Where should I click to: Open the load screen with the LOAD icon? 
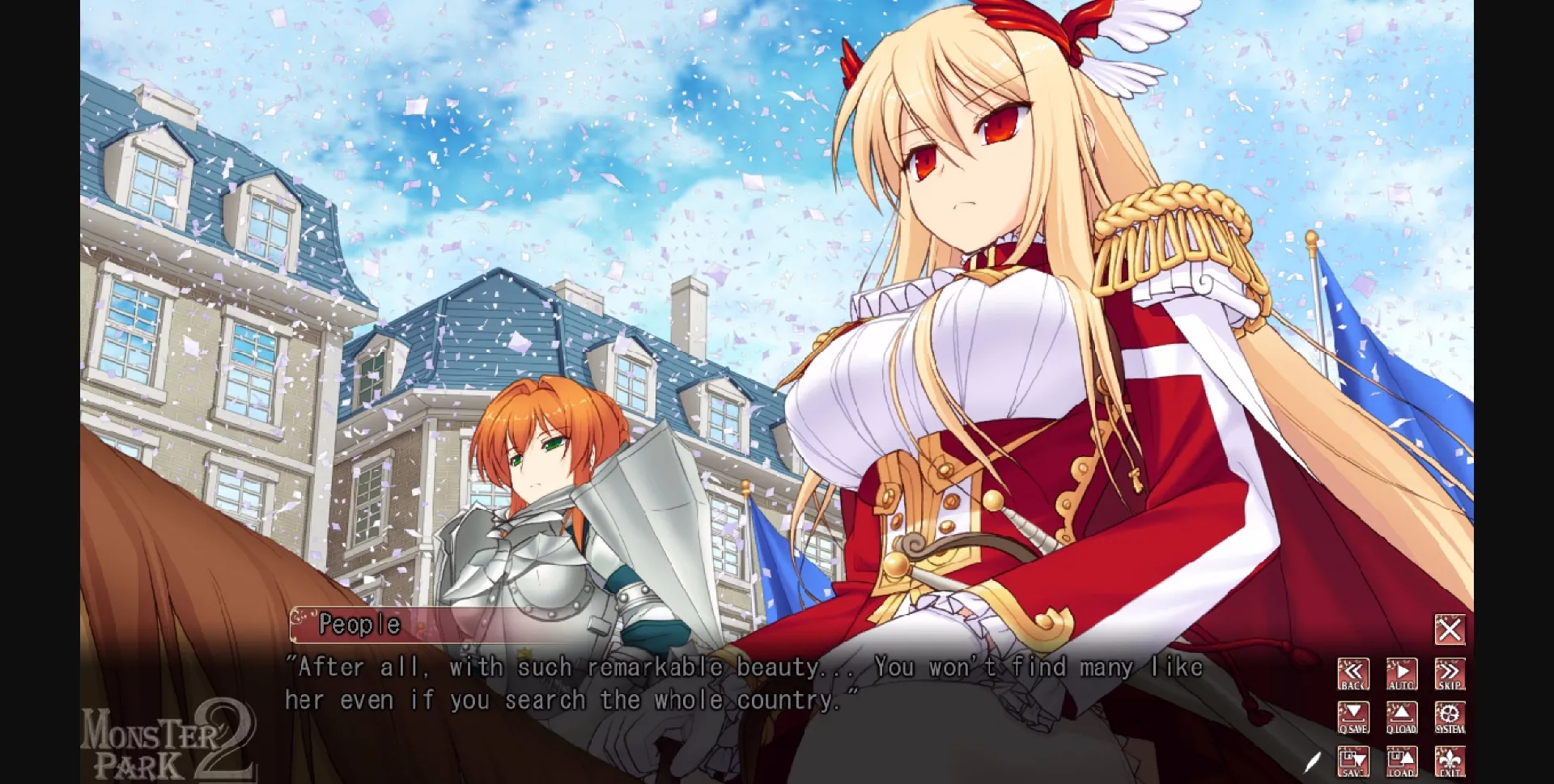point(1400,761)
